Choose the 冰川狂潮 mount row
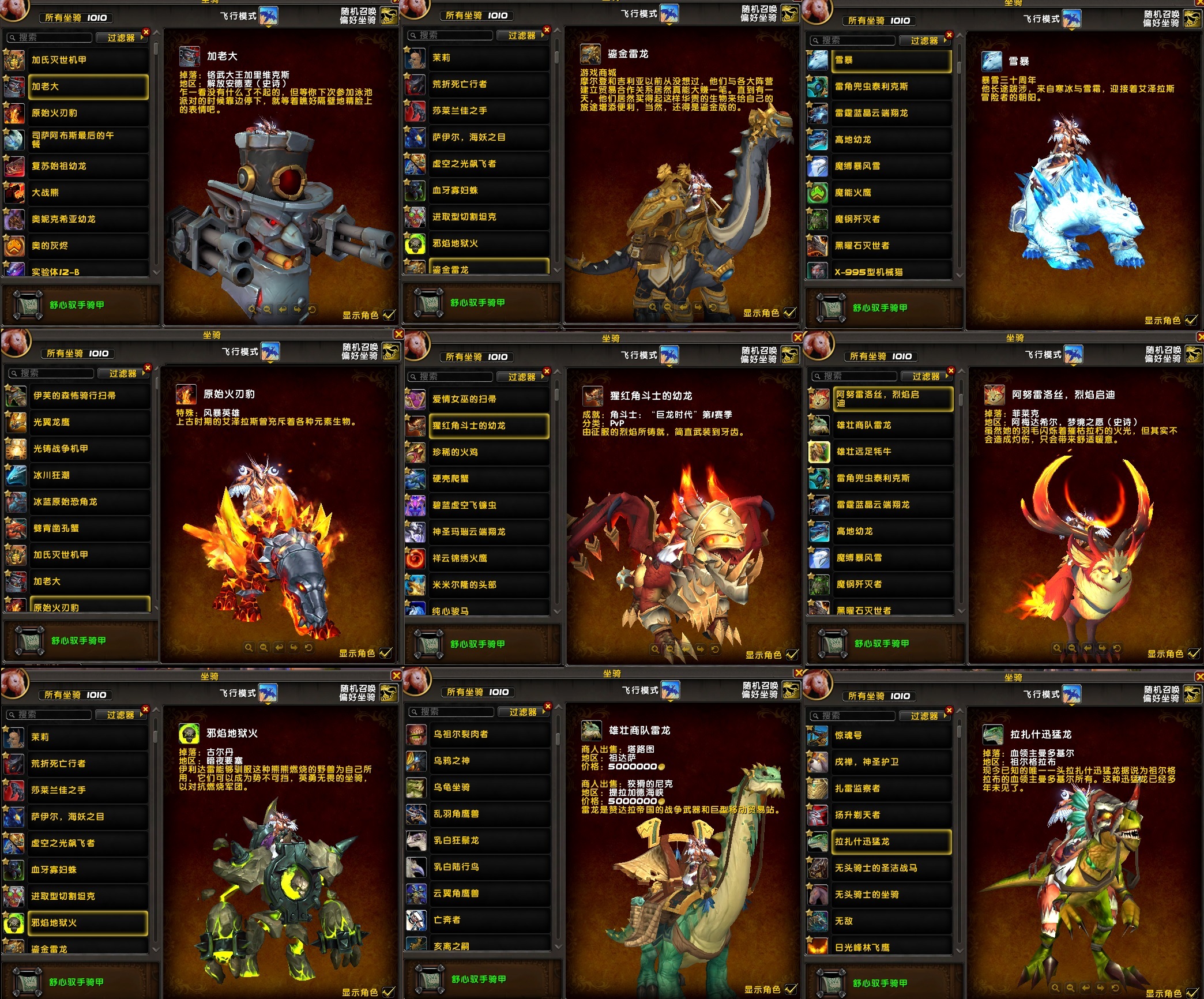Image resolution: width=1204 pixels, height=999 pixels. 89,475
